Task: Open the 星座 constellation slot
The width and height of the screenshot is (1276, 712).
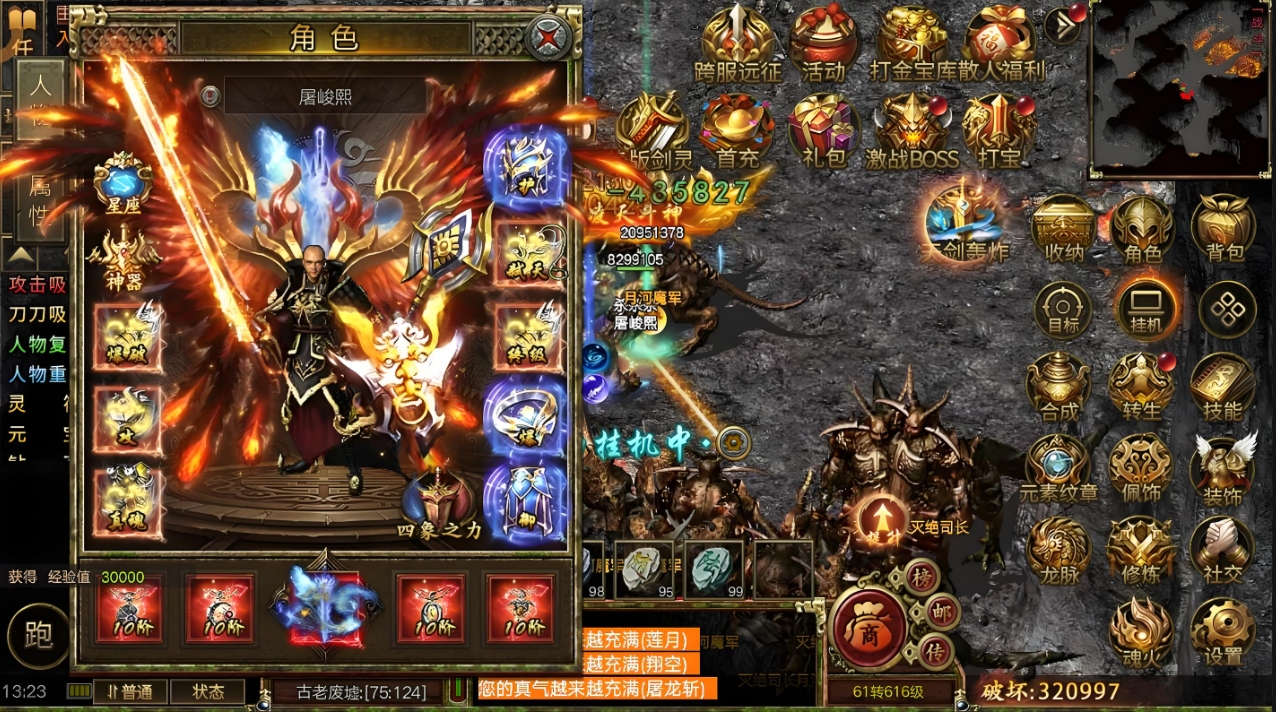Action: 122,180
